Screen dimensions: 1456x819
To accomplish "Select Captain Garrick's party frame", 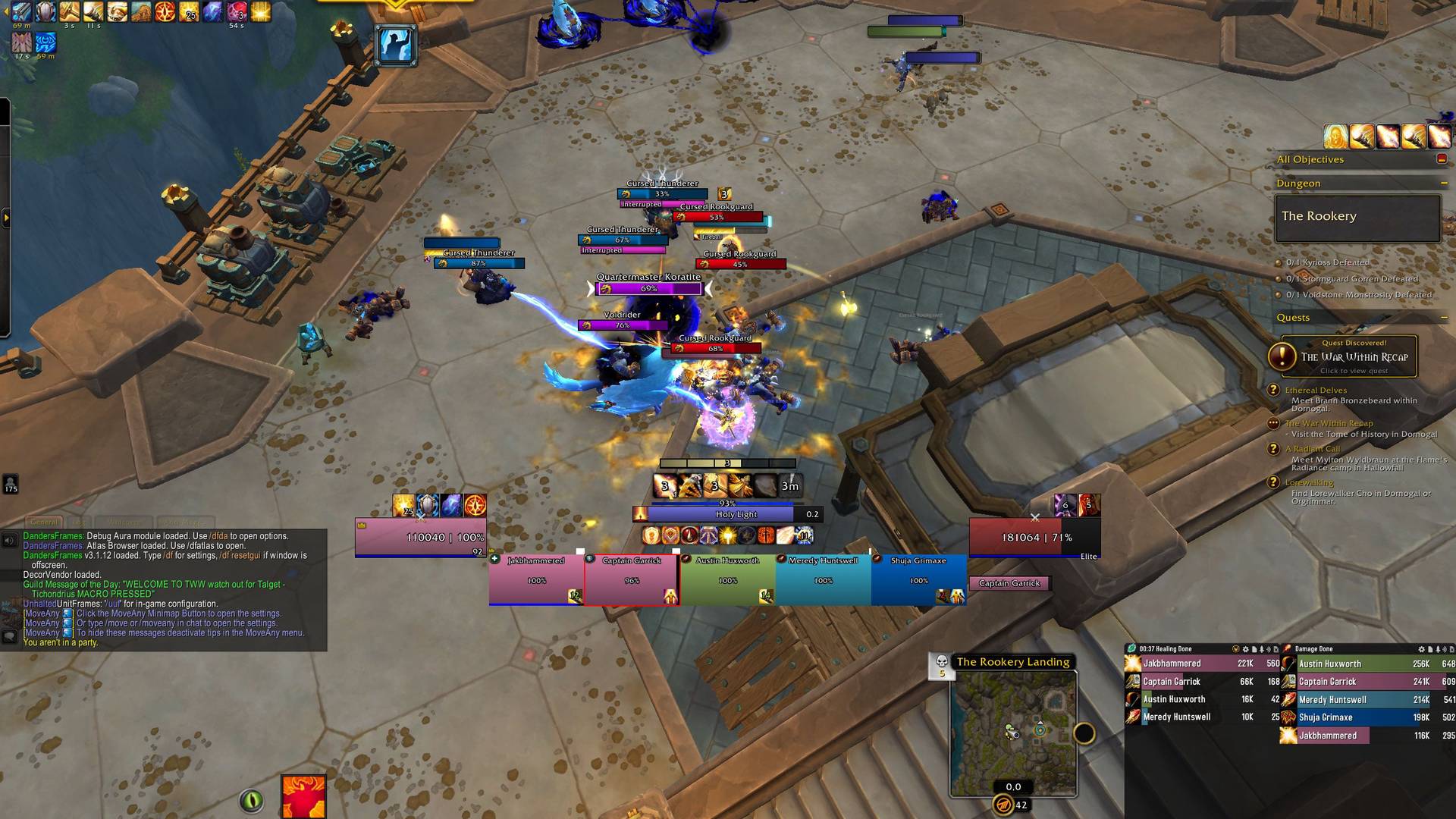I will pos(632,580).
